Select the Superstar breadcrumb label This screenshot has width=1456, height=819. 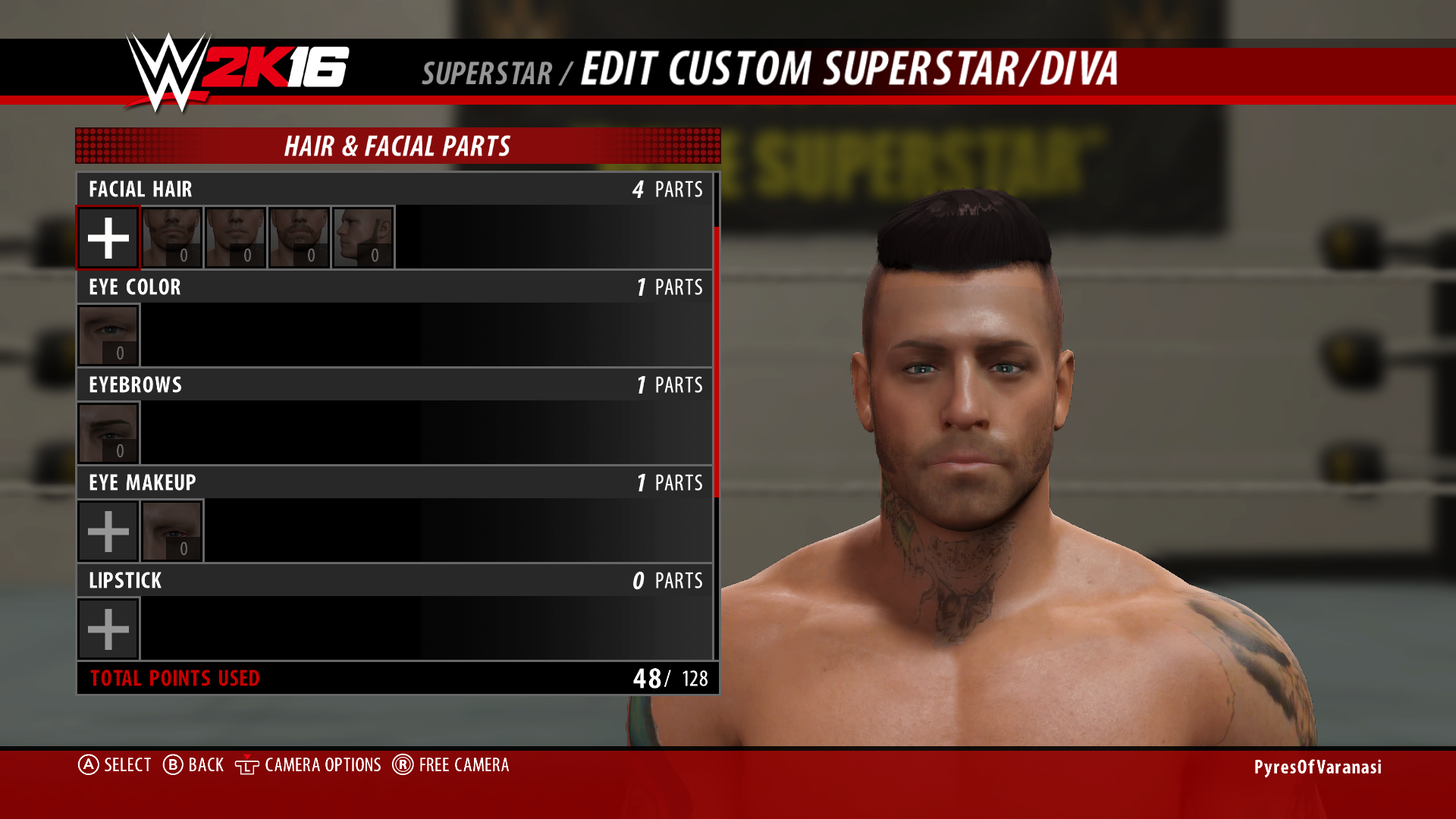point(488,72)
